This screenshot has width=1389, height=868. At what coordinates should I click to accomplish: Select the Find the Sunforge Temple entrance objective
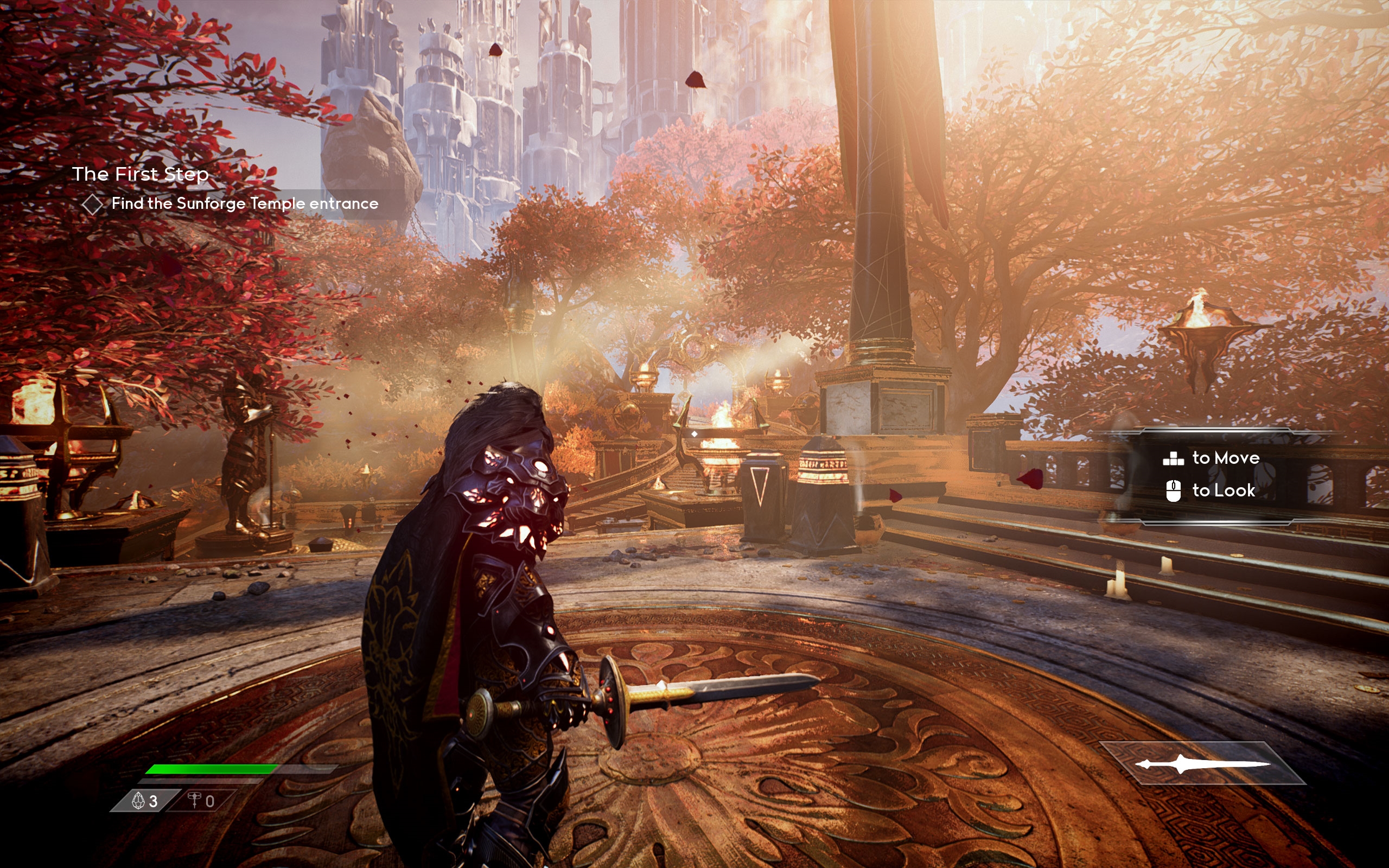pos(245,204)
